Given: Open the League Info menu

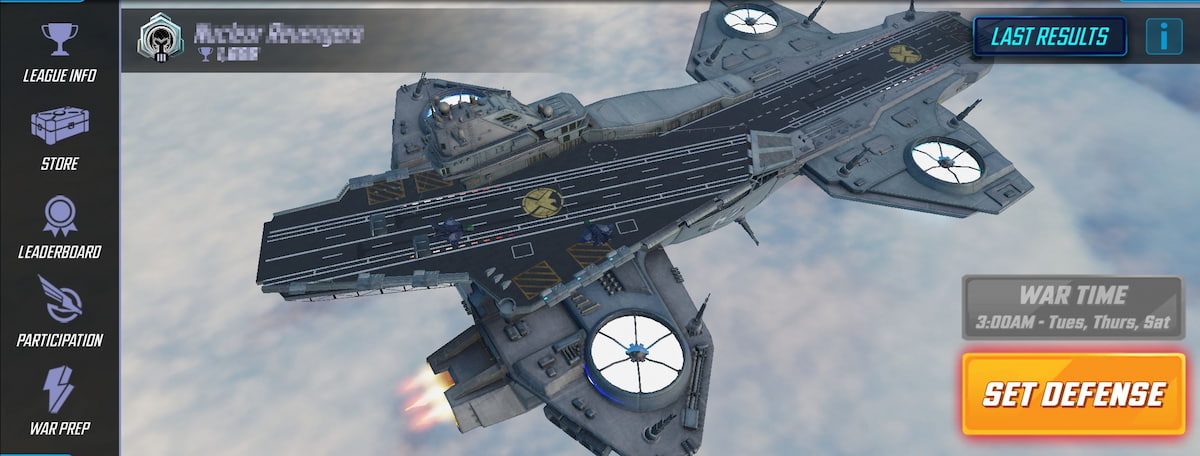Looking at the screenshot, I should 60,50.
